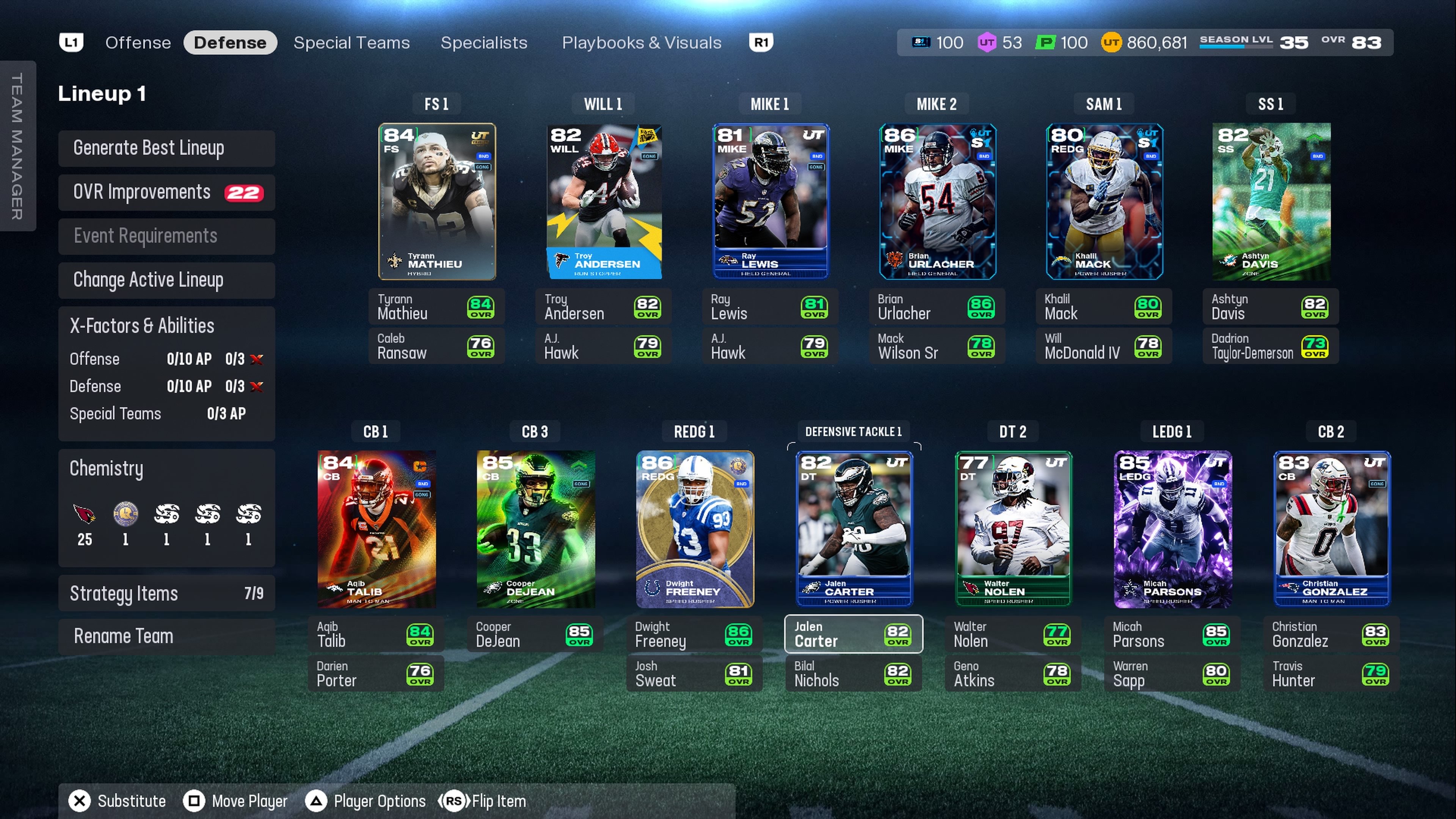
Task: Choose Dwight Freeney's REDG card
Action: pos(695,529)
